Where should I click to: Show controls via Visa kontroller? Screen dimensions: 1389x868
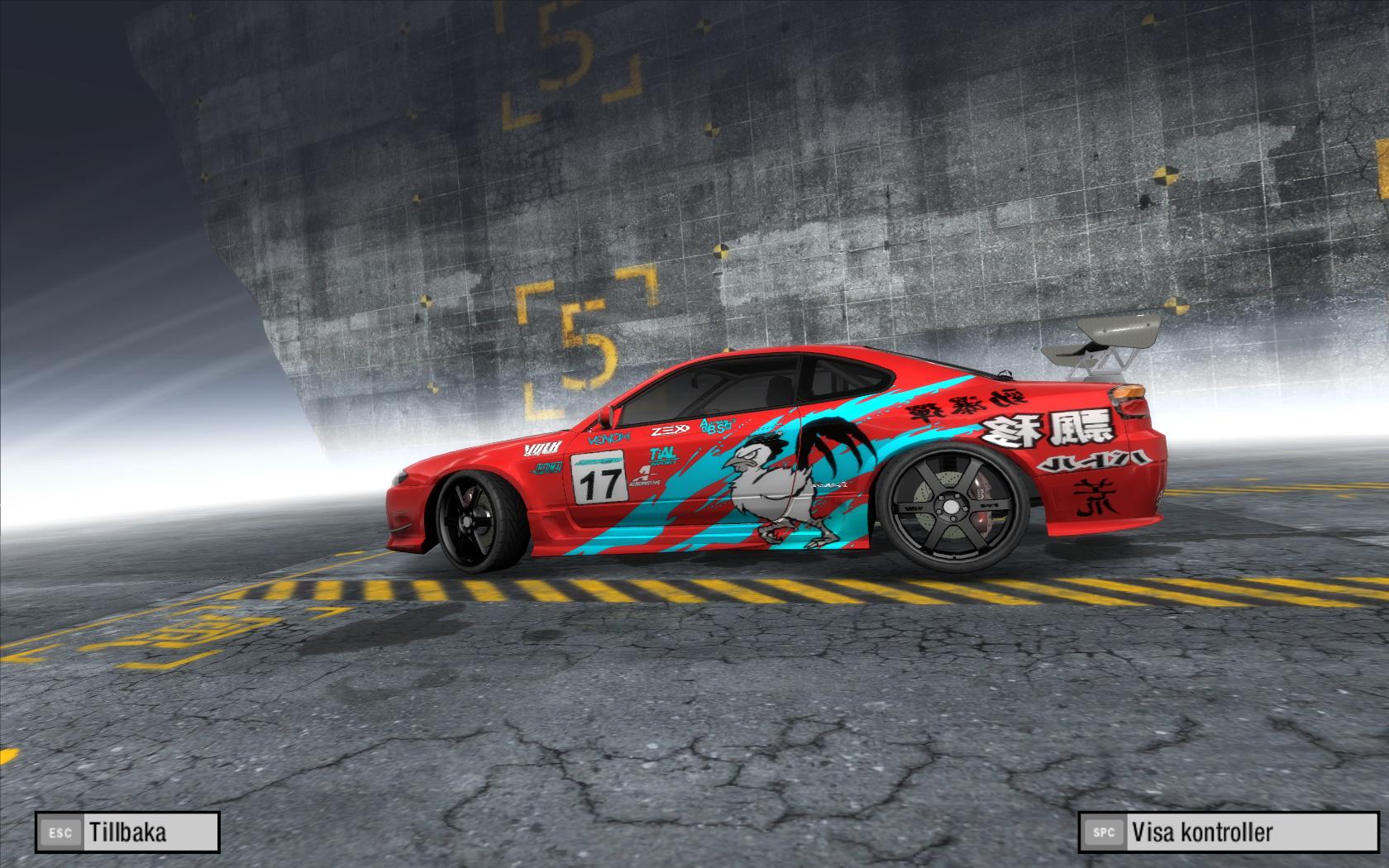pyautogui.click(x=1227, y=832)
